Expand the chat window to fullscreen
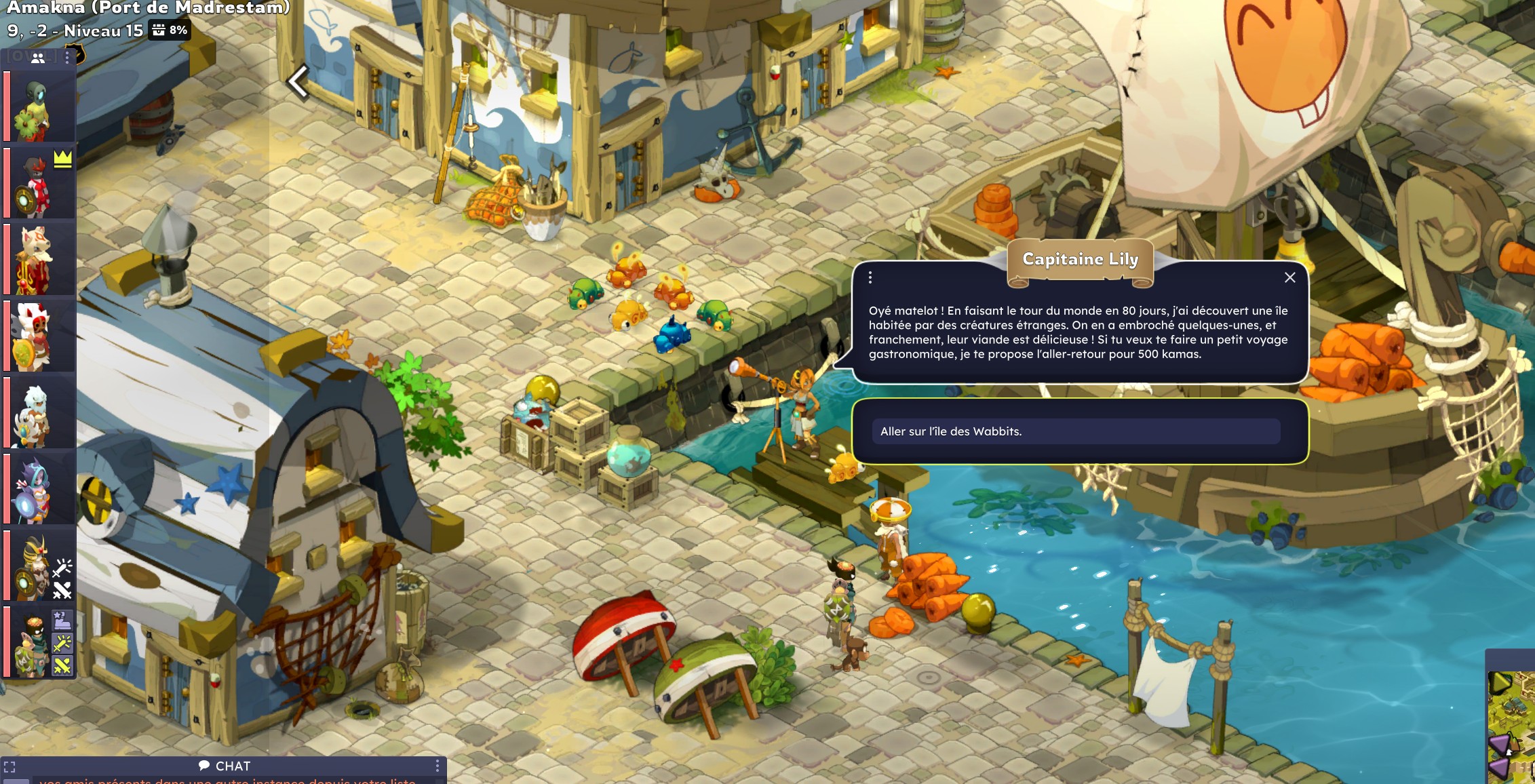Viewport: 1535px width, 784px height. [x=9, y=767]
